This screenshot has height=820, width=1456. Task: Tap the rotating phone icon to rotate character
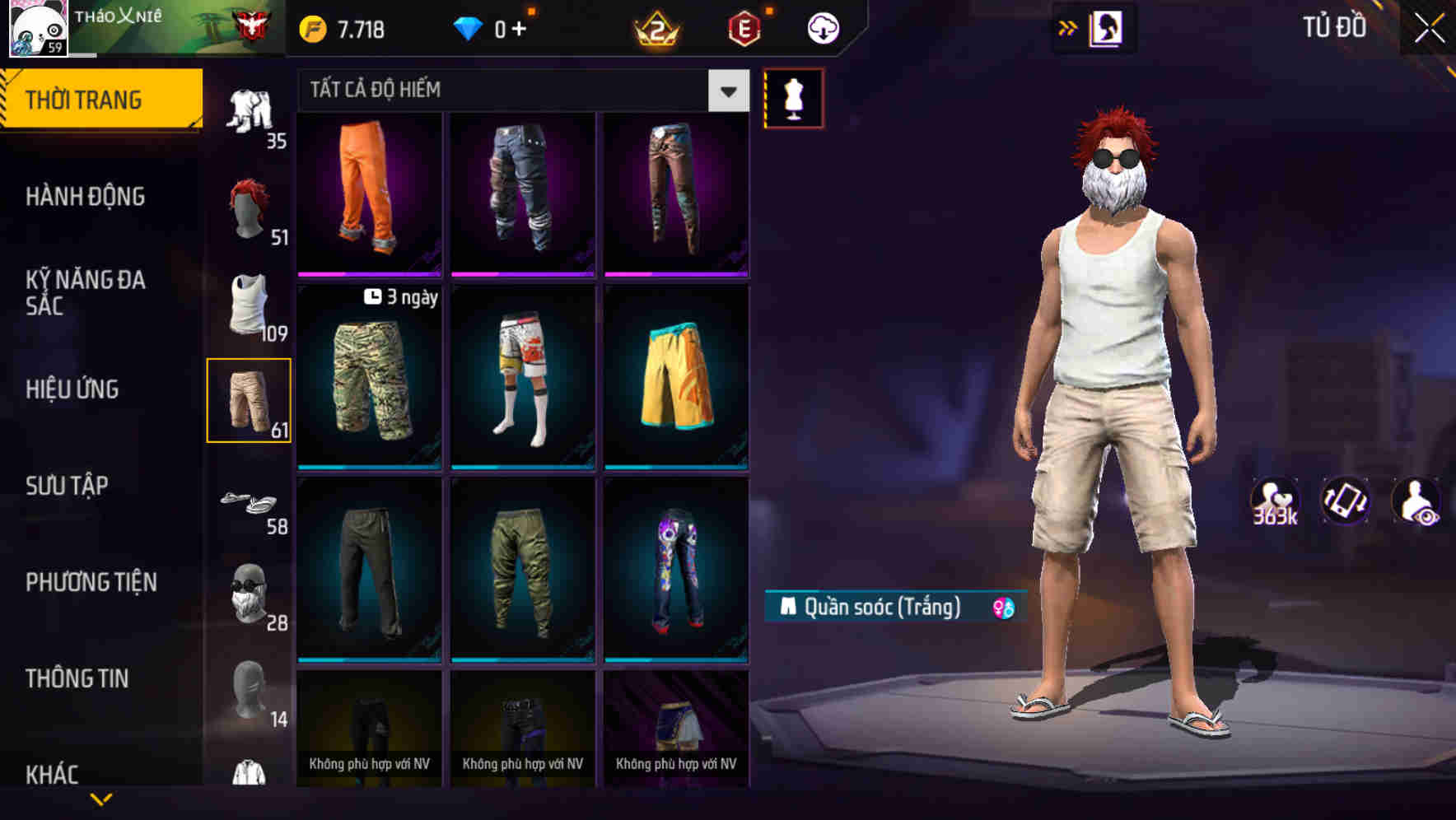click(1347, 500)
